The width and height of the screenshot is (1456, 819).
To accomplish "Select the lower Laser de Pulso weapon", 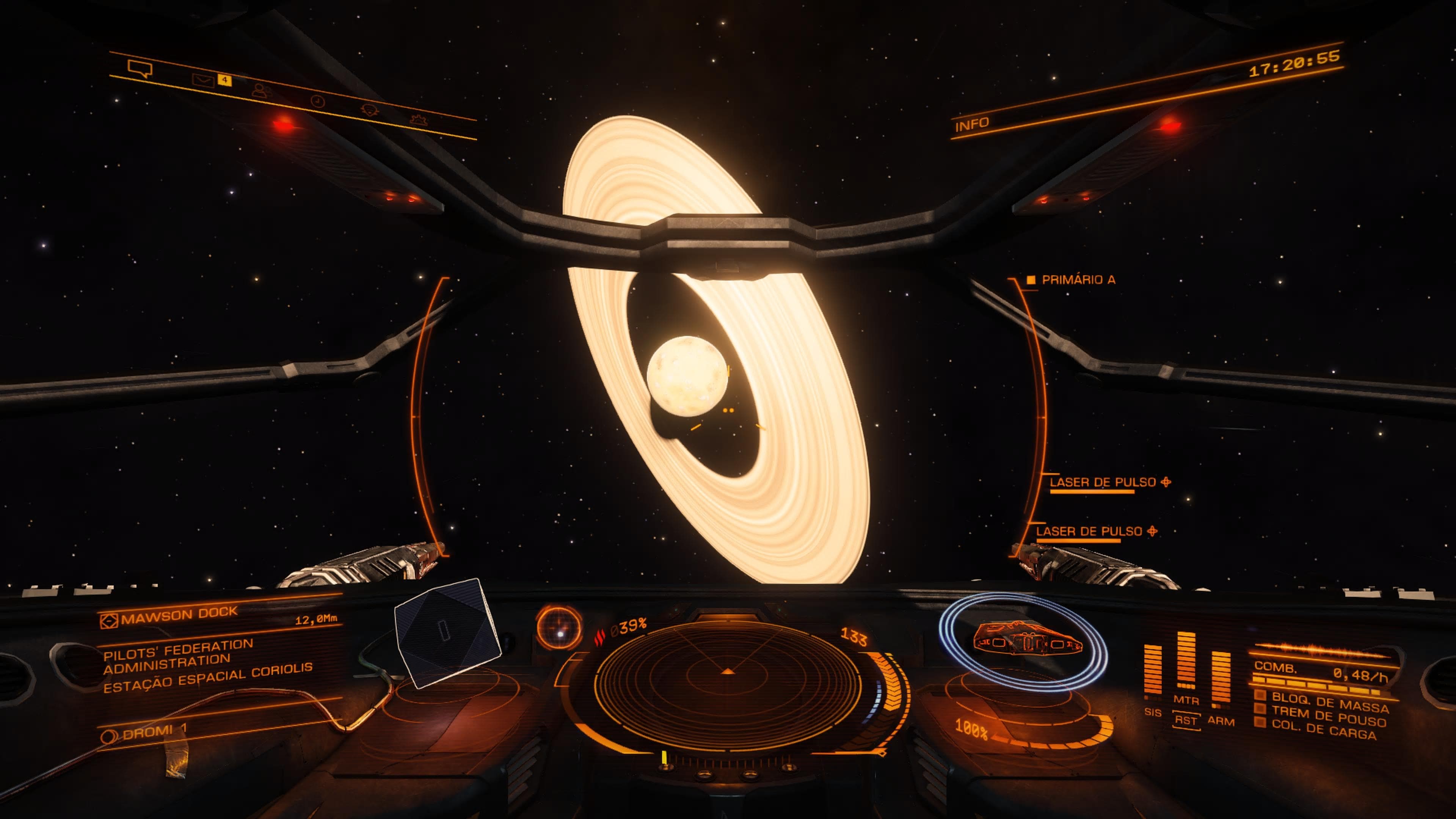I will pos(1089,532).
